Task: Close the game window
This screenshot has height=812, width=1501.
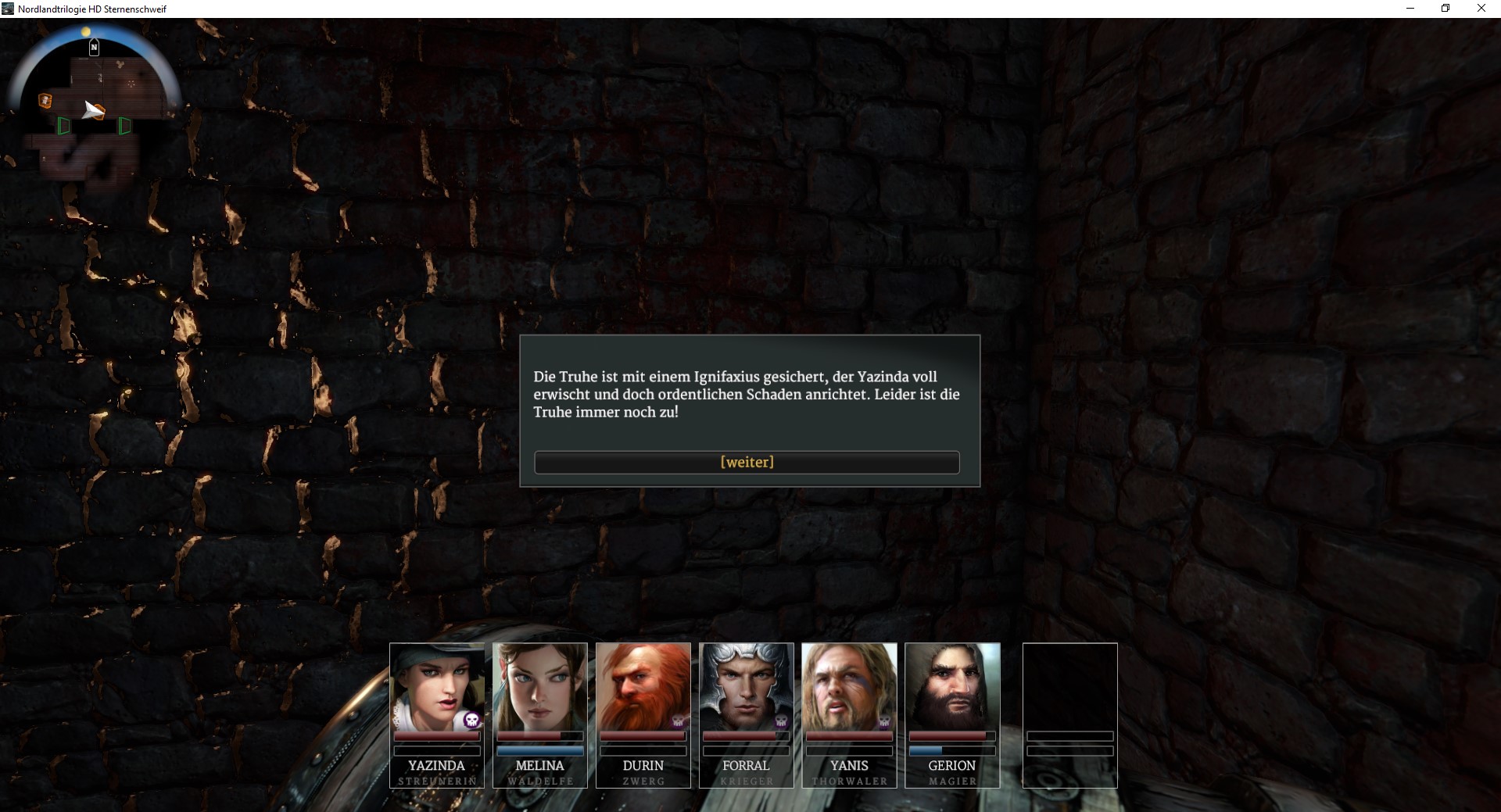Action: (x=1481, y=9)
